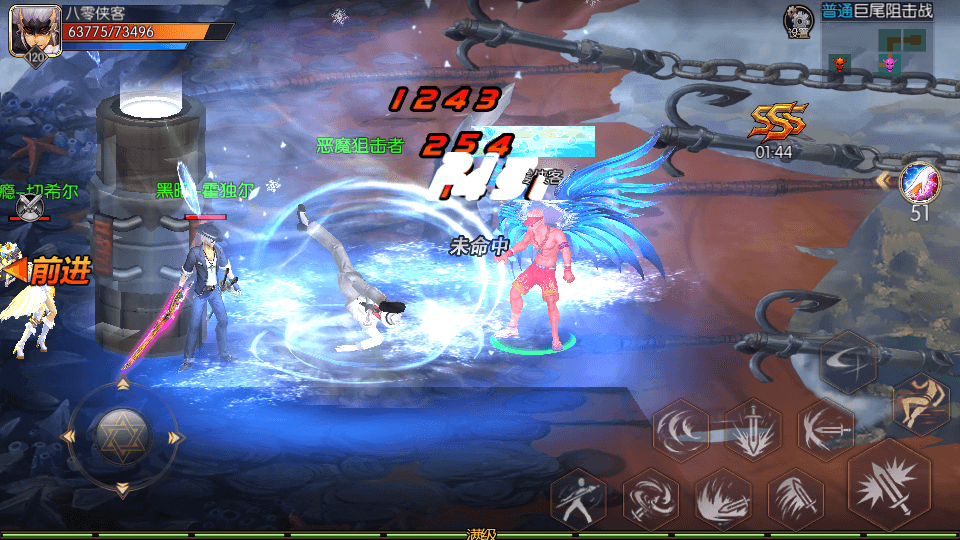The height and width of the screenshot is (540, 960).
Task: Open the 设置 gear settings button
Action: point(798,21)
